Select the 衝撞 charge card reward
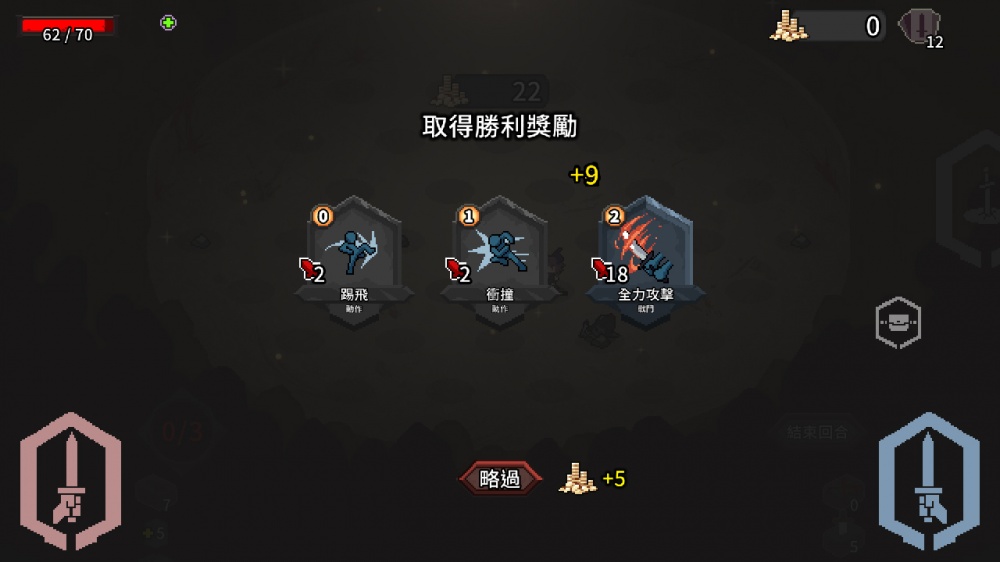 pos(500,257)
